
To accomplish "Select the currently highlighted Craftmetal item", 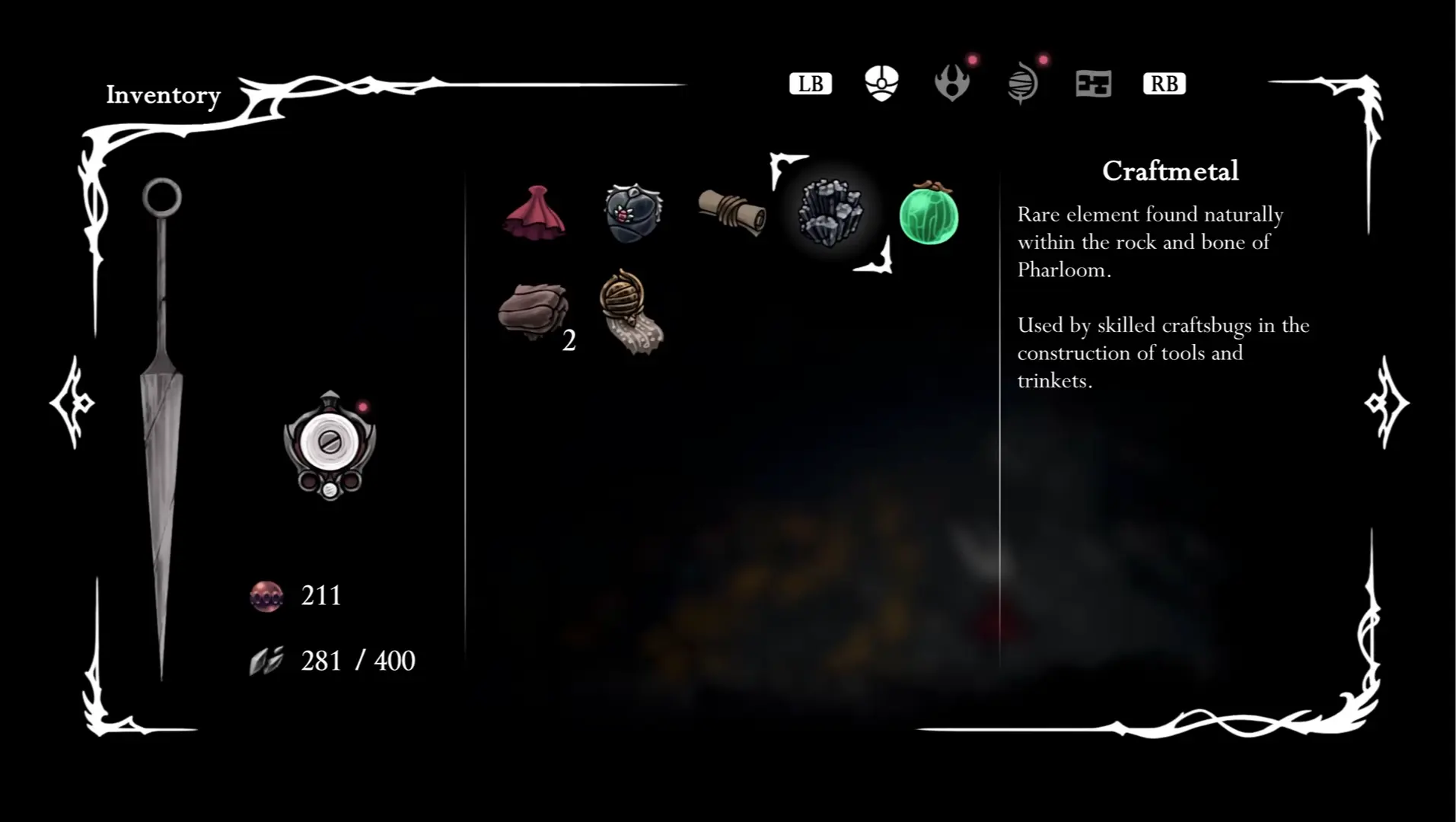I will [831, 213].
